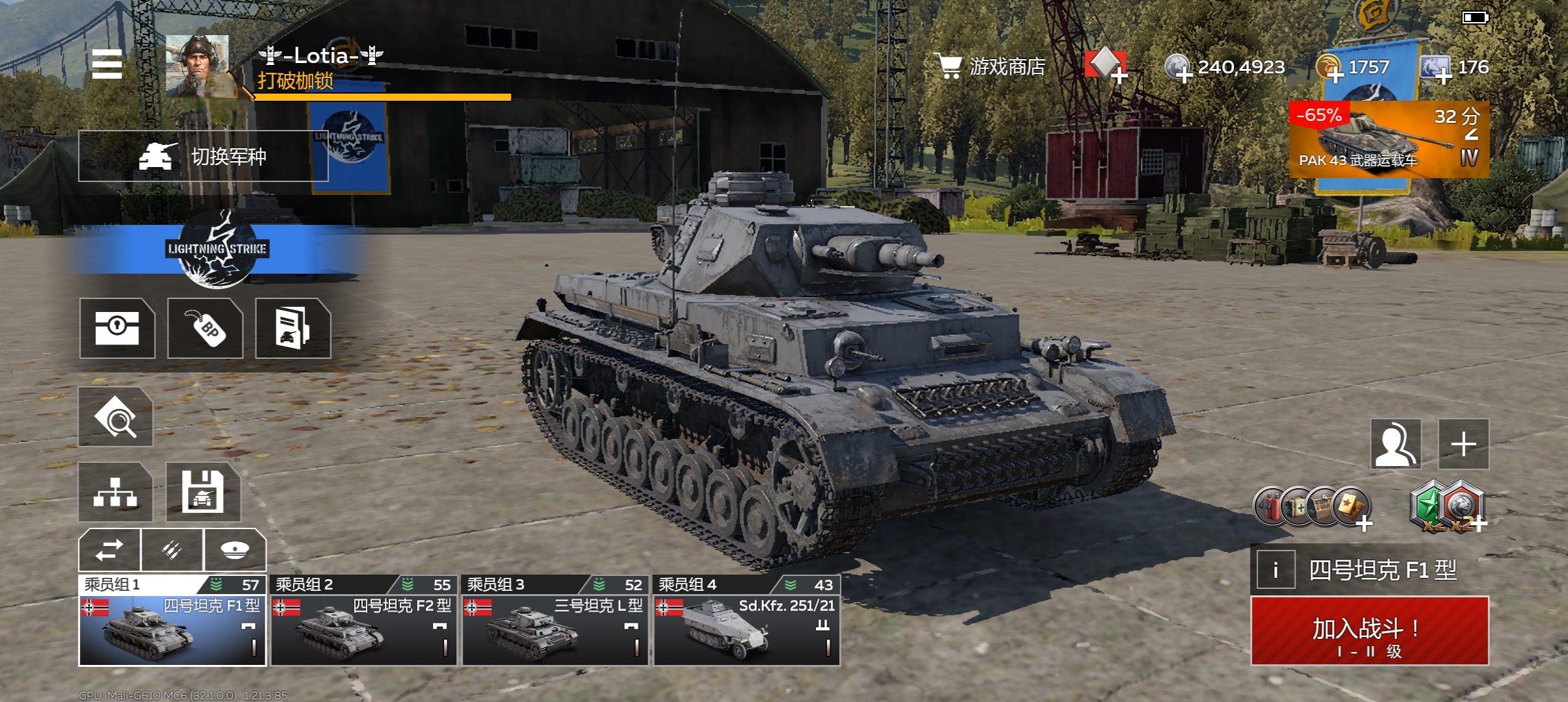
Task: Open the research tree icon
Action: [116, 492]
